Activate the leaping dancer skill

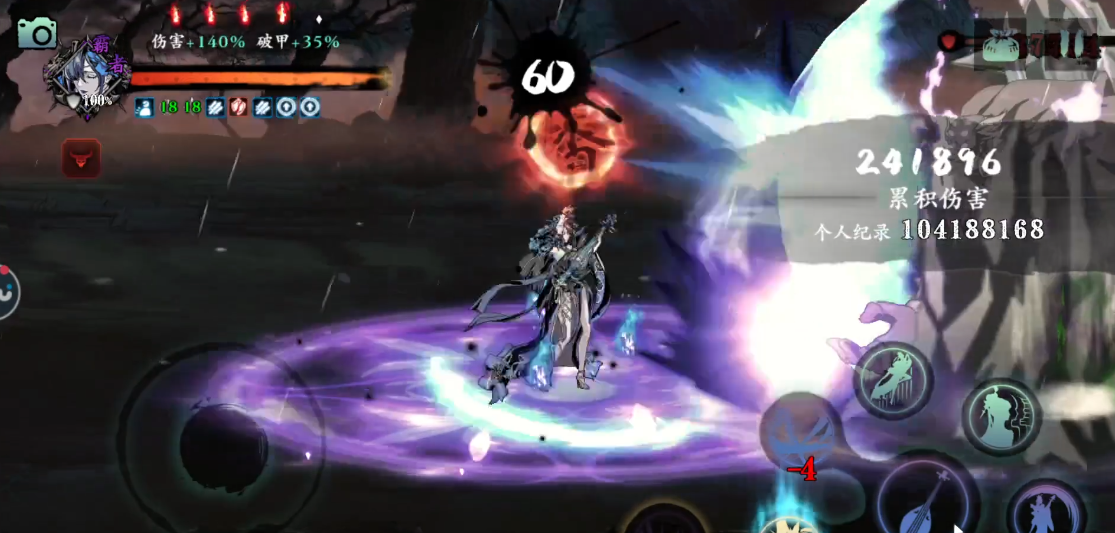pyautogui.click(x=892, y=379)
